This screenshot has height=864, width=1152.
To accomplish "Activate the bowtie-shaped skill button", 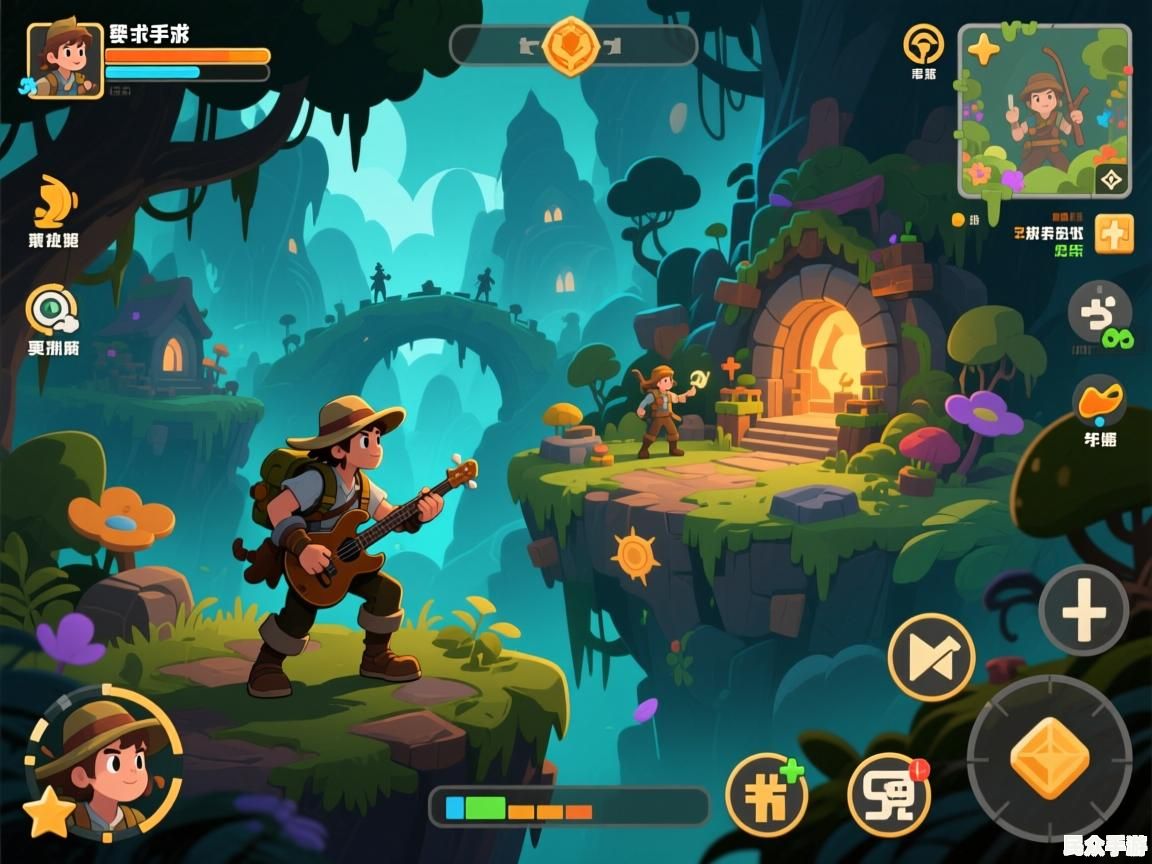I will pos(931,656).
